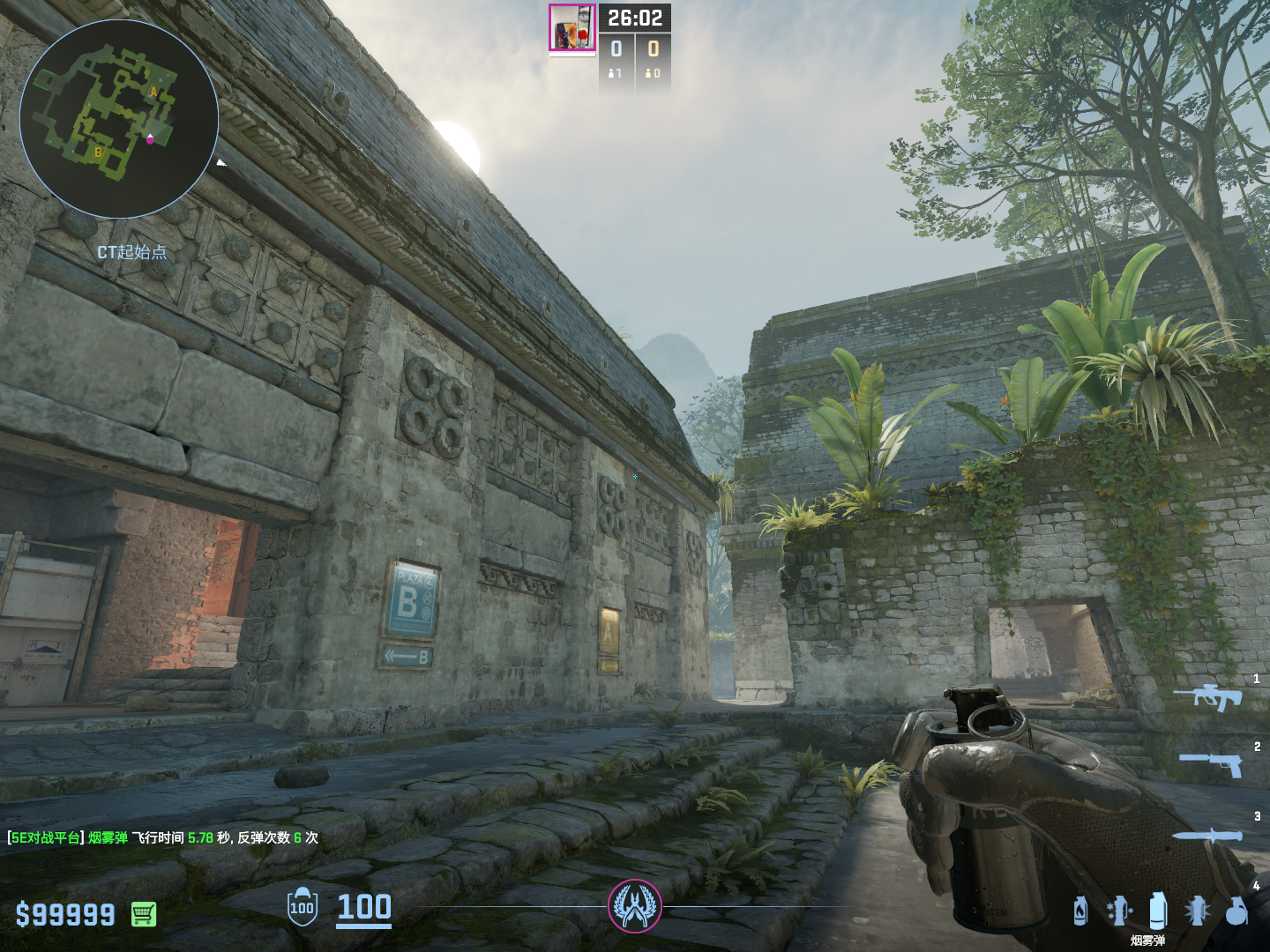Click the Counter-Terrorist team emblem
The width and height of the screenshot is (1270, 952).
(634, 906)
